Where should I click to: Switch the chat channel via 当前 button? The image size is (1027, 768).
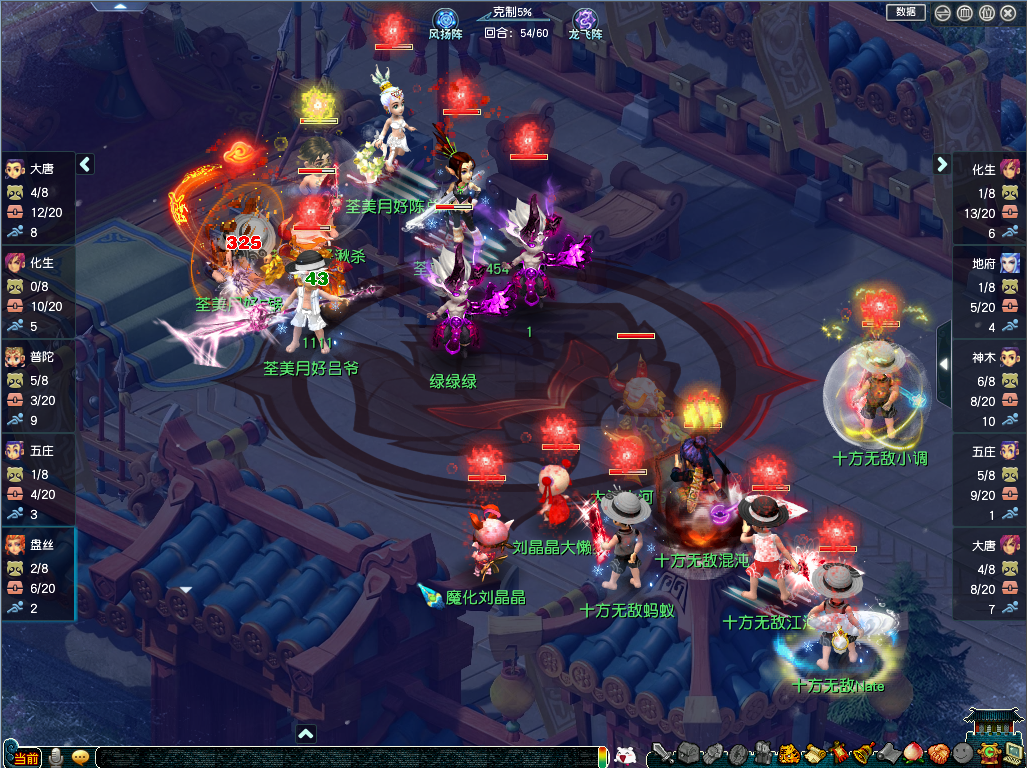pos(27,758)
